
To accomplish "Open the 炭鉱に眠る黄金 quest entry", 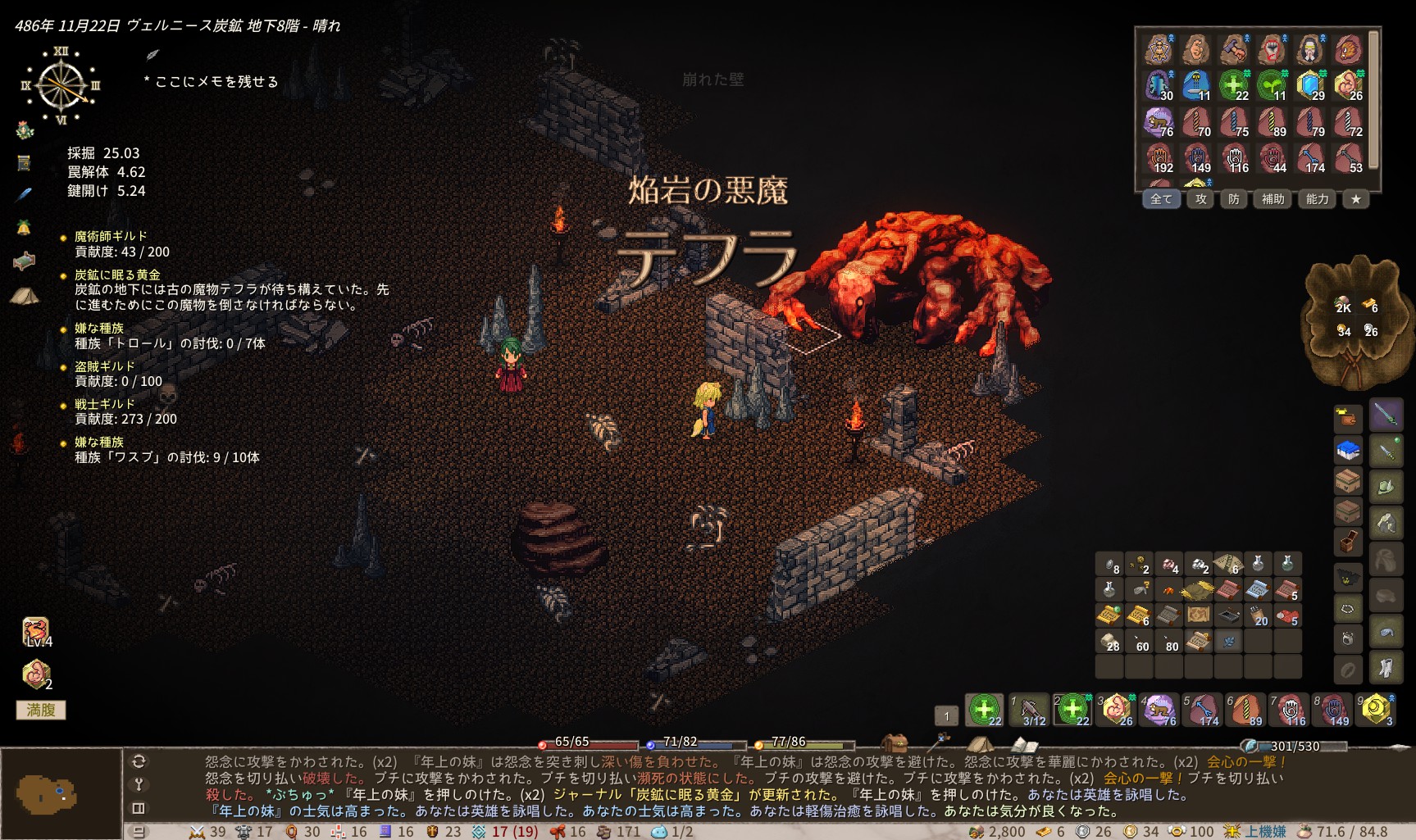I will pyautogui.click(x=117, y=275).
